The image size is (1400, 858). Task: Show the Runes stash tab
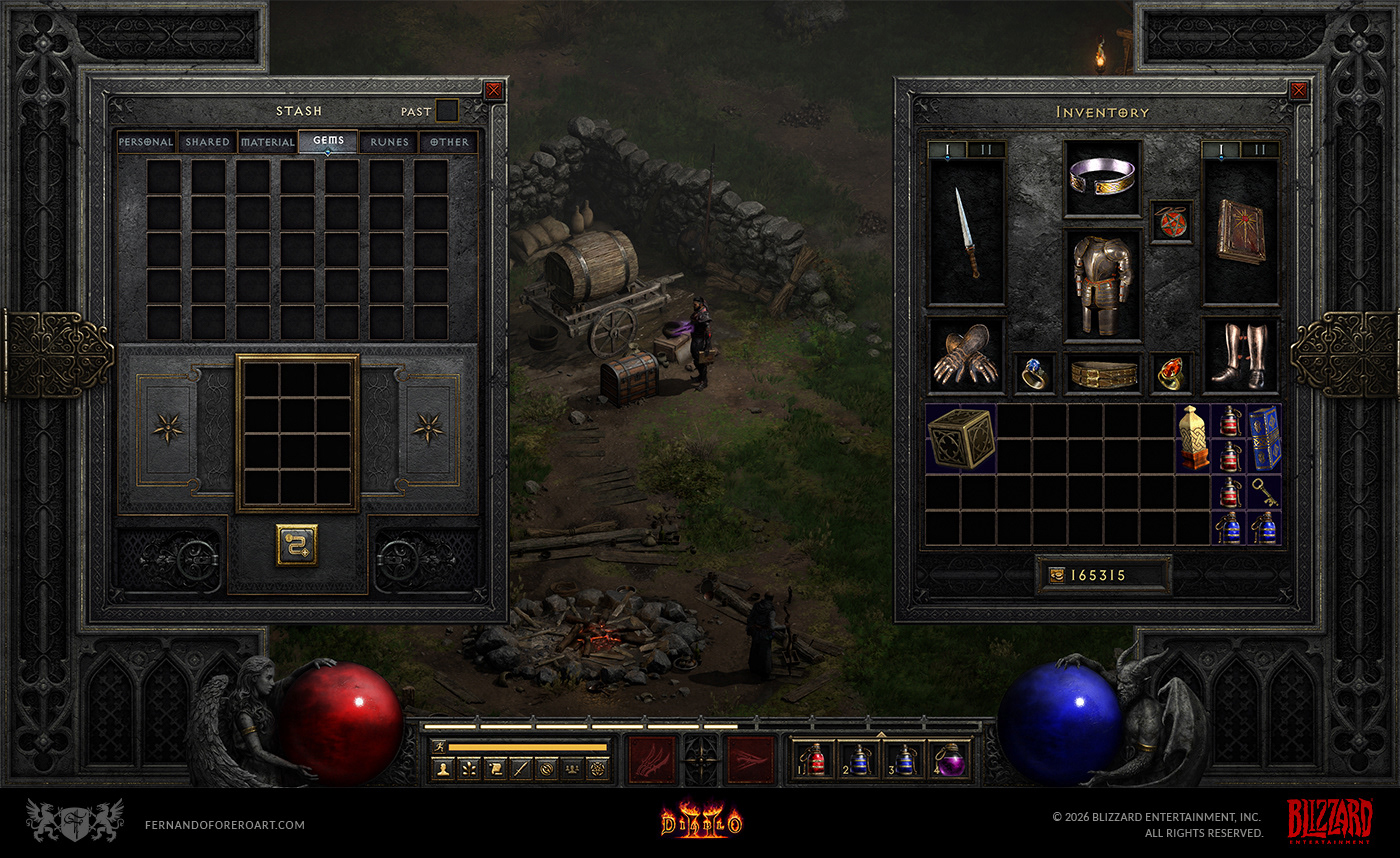tap(389, 142)
